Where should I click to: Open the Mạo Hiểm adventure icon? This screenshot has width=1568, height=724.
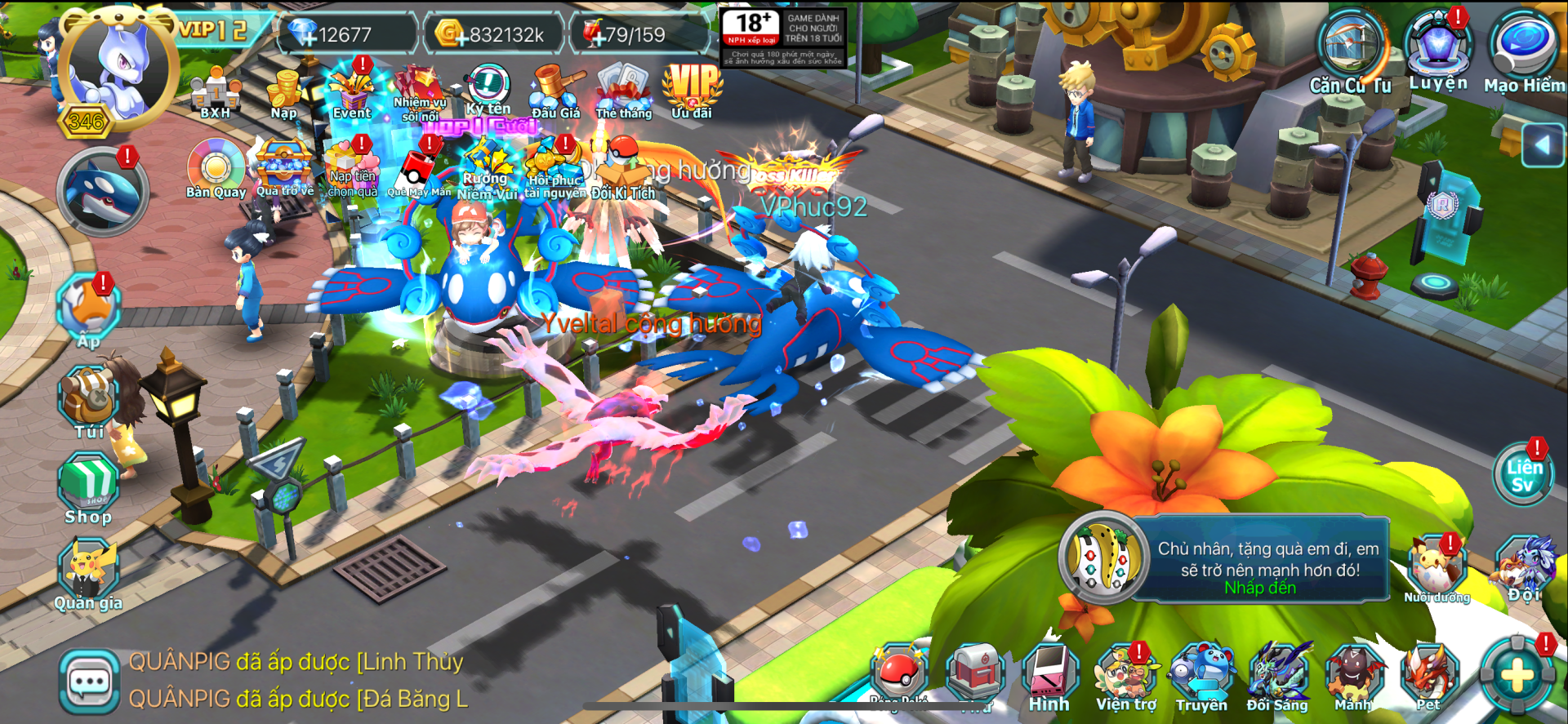(x=1524, y=49)
